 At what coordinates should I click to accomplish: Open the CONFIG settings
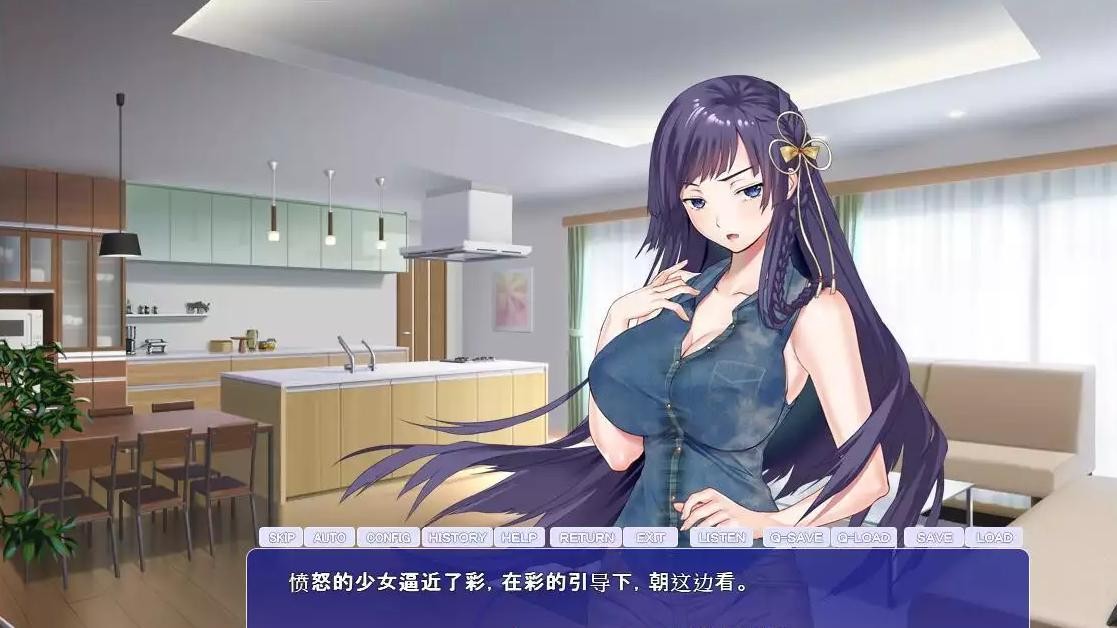pyautogui.click(x=388, y=537)
